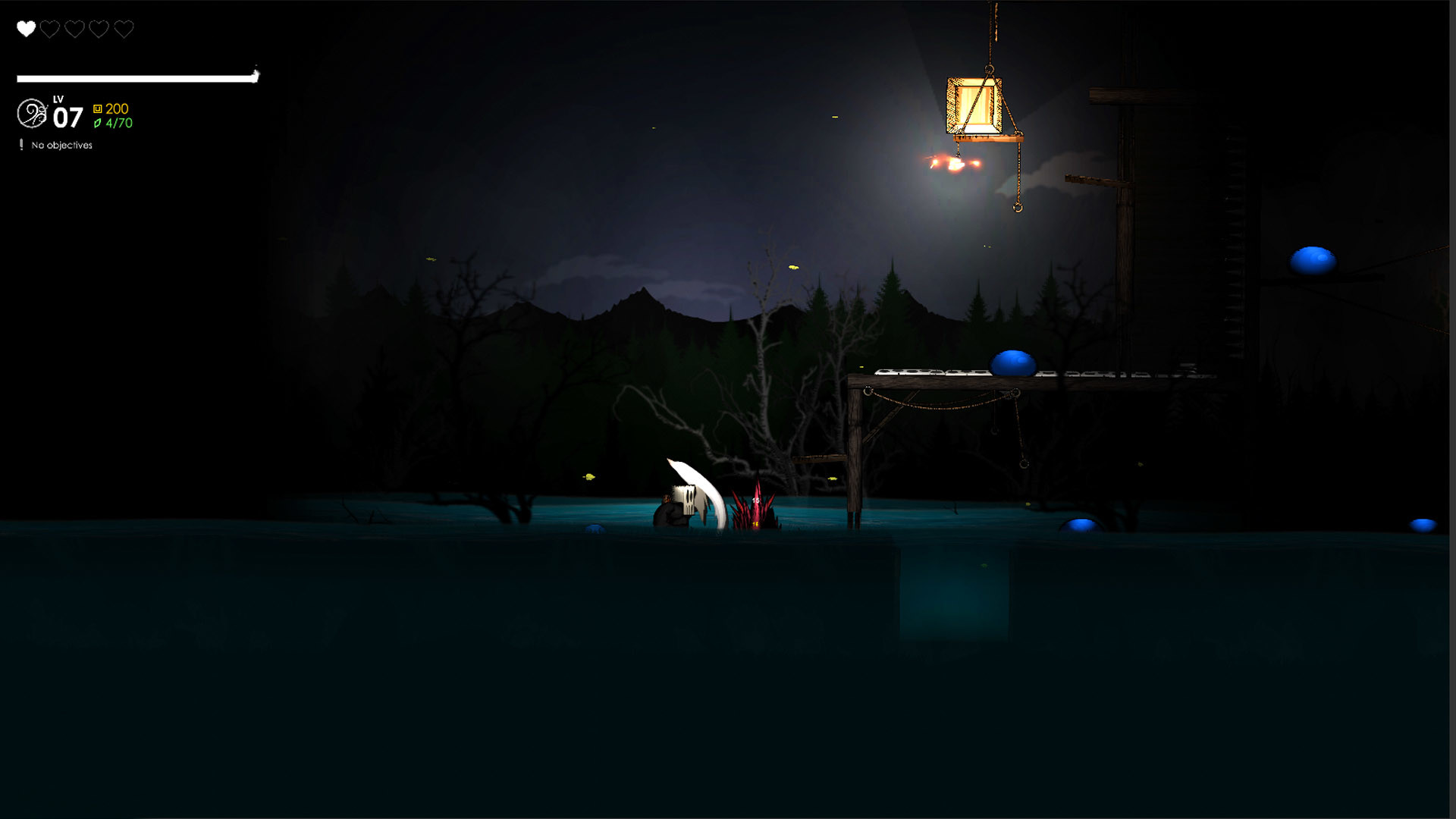The image size is (1456, 819).
Task: Expand the 4/70 leaf collection counter
Action: 118,124
